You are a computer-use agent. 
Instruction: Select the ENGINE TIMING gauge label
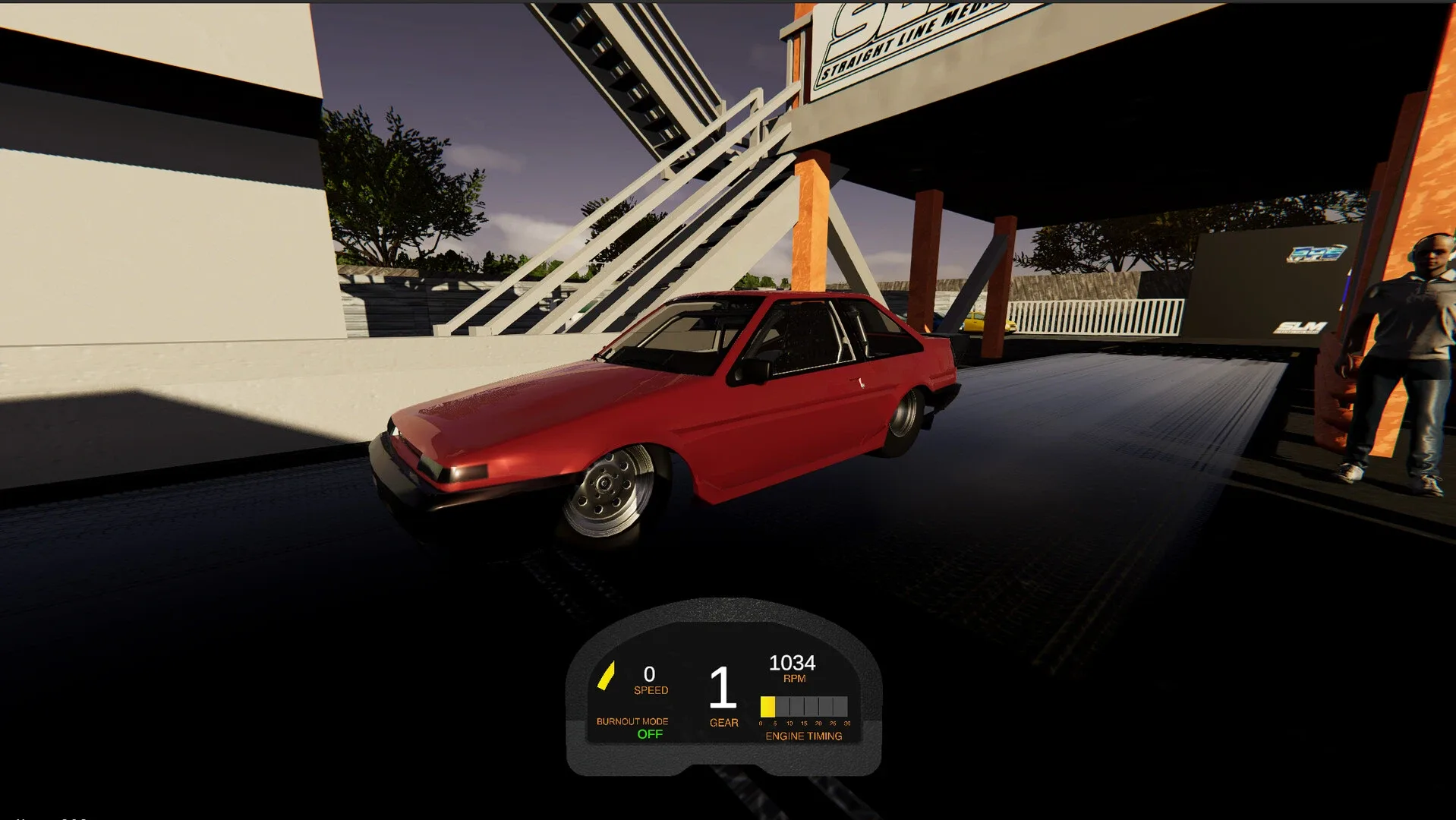(803, 736)
